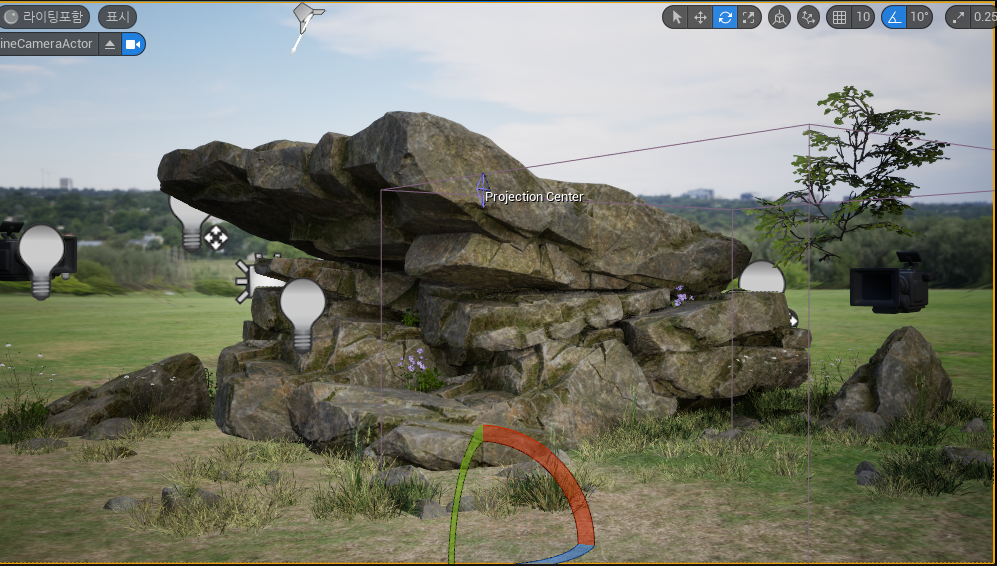Image resolution: width=997 pixels, height=566 pixels.
Task: Click the surface snapping button
Action: coord(808,17)
